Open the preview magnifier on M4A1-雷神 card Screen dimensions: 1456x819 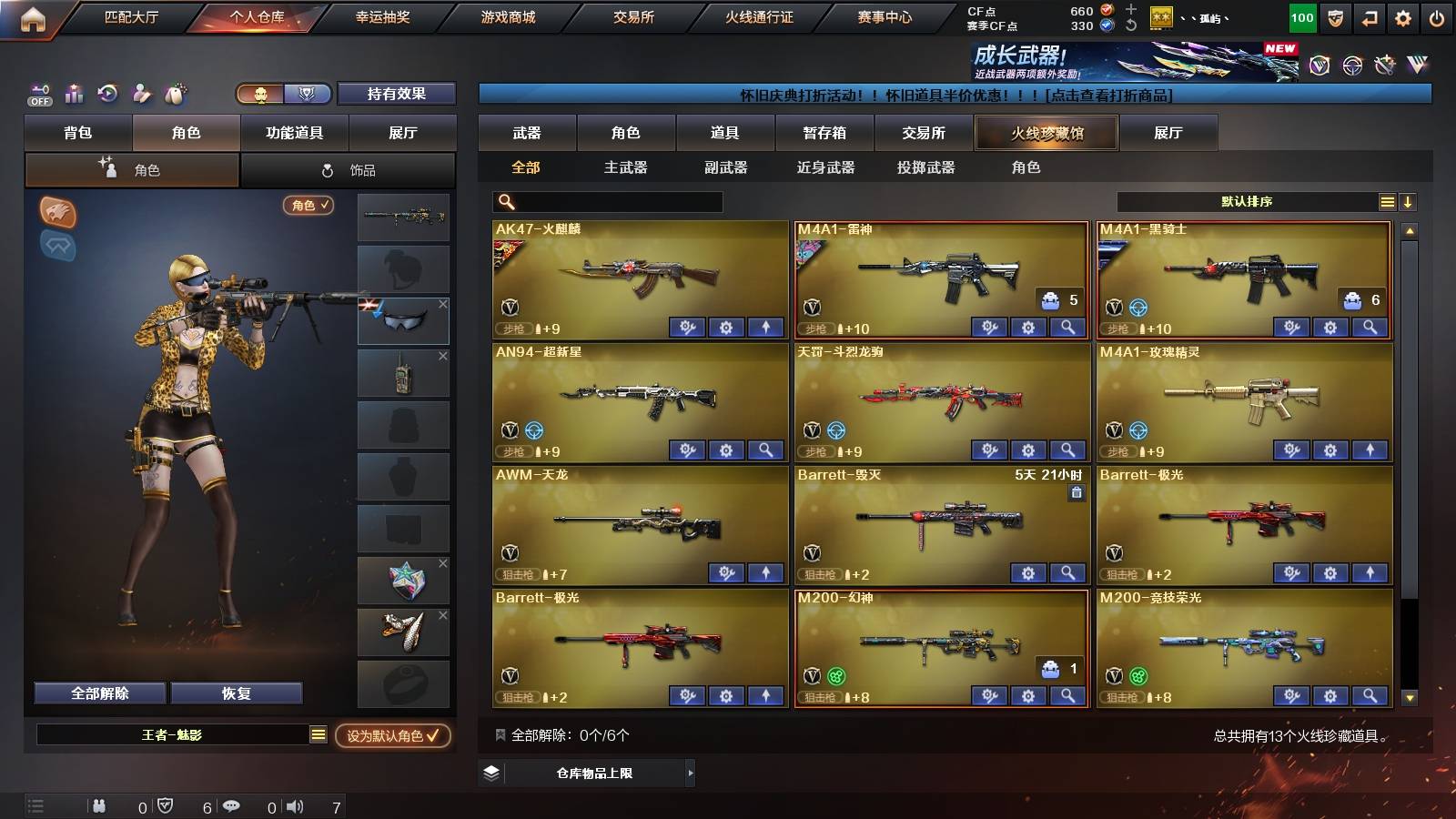tap(1067, 327)
